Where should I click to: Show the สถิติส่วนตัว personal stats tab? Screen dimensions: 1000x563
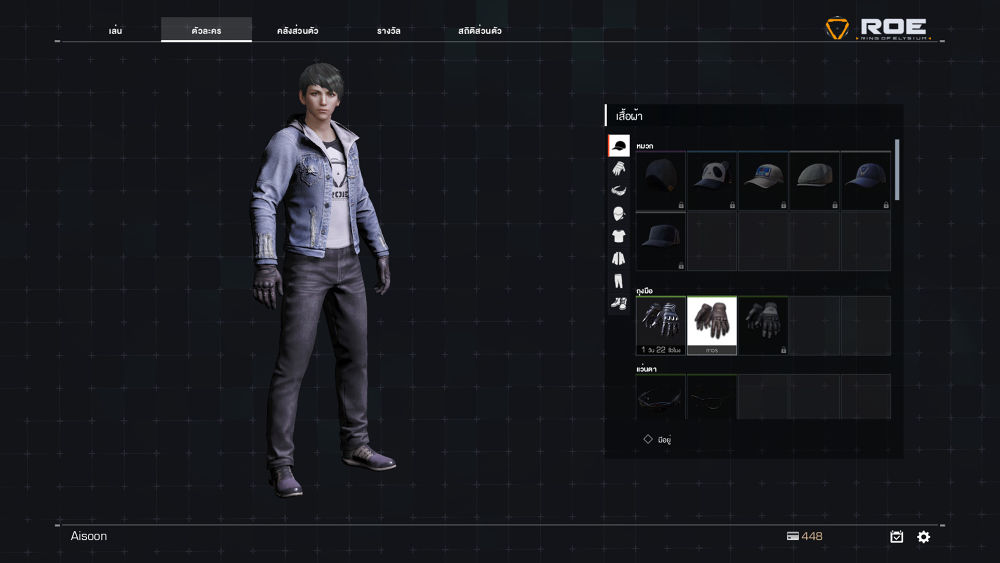click(480, 31)
